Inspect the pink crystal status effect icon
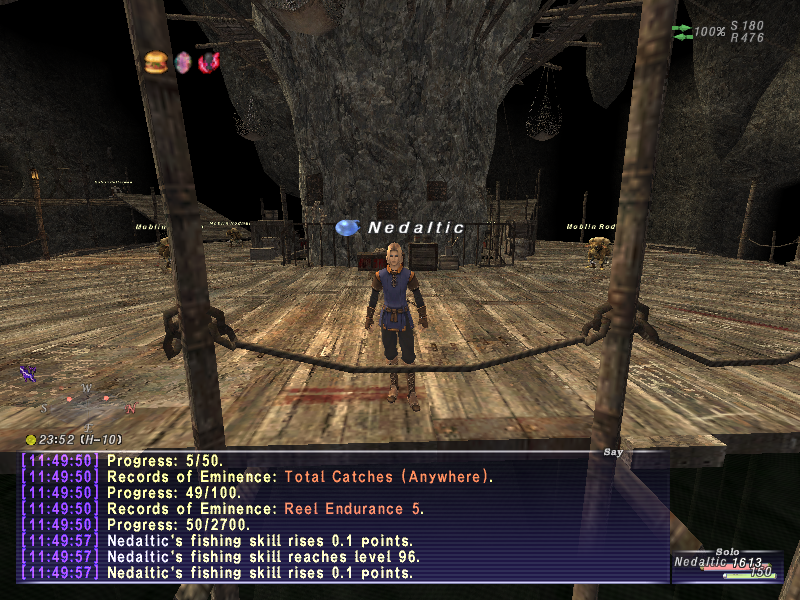The image size is (800, 600). click(x=183, y=62)
